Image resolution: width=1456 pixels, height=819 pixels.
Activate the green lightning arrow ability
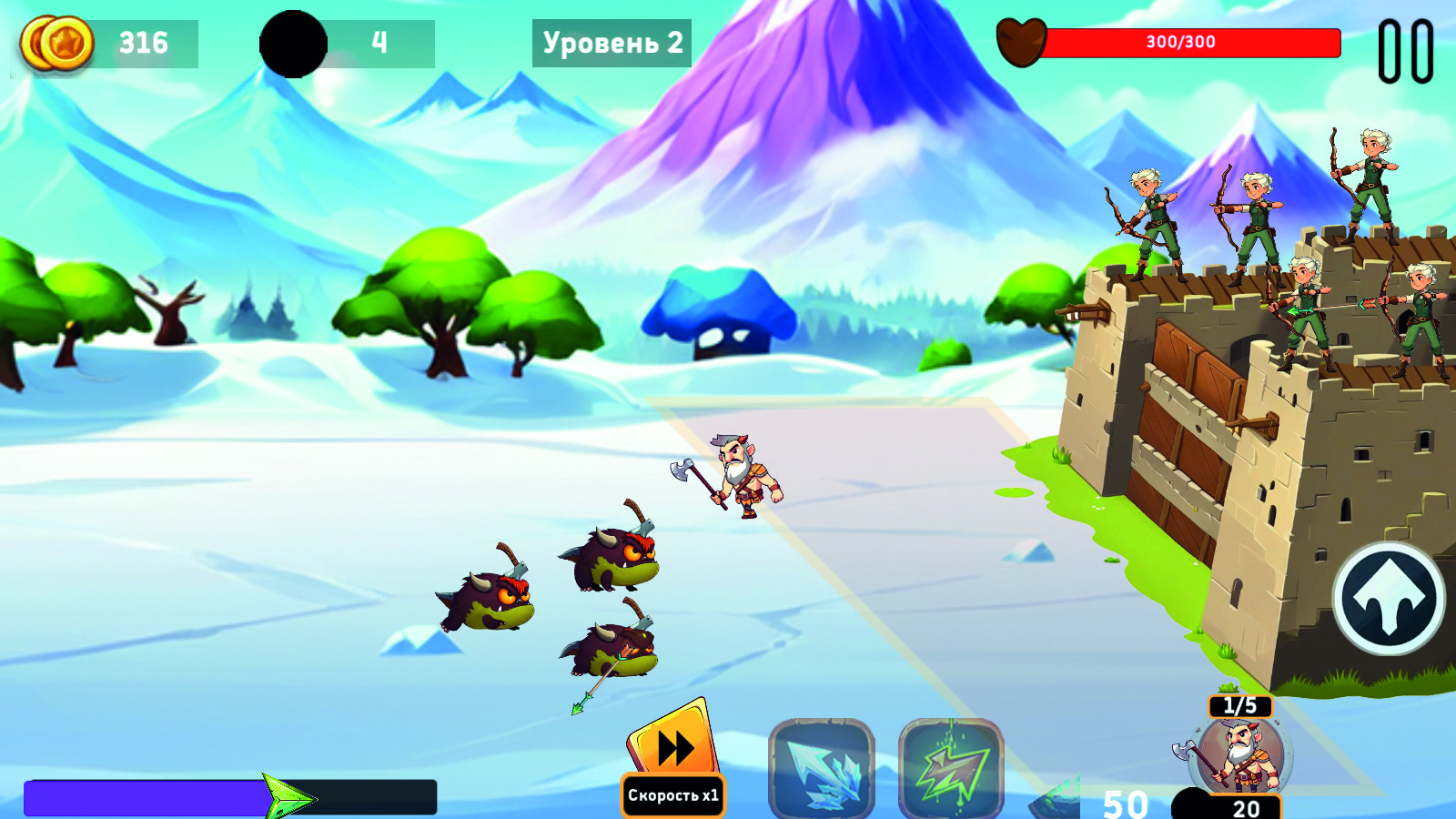click(949, 769)
